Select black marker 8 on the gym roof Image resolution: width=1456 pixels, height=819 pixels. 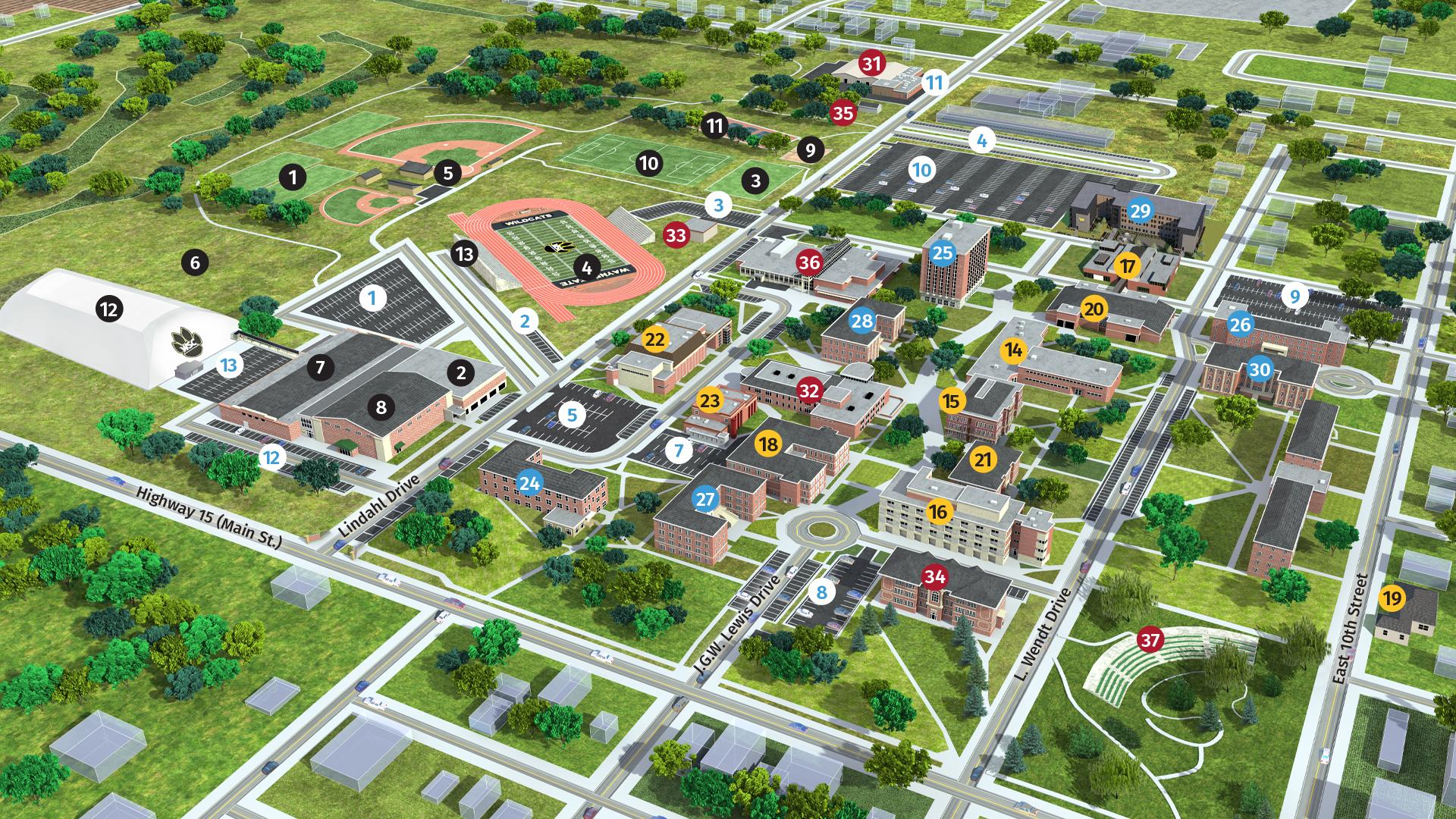(x=381, y=407)
